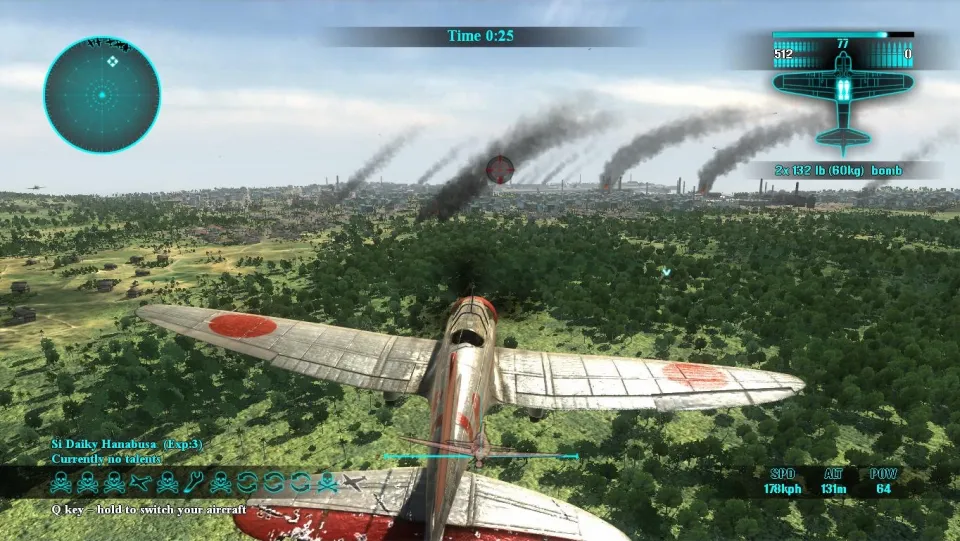
Task: Select the grey airplane squadron icon
Action: tap(352, 484)
